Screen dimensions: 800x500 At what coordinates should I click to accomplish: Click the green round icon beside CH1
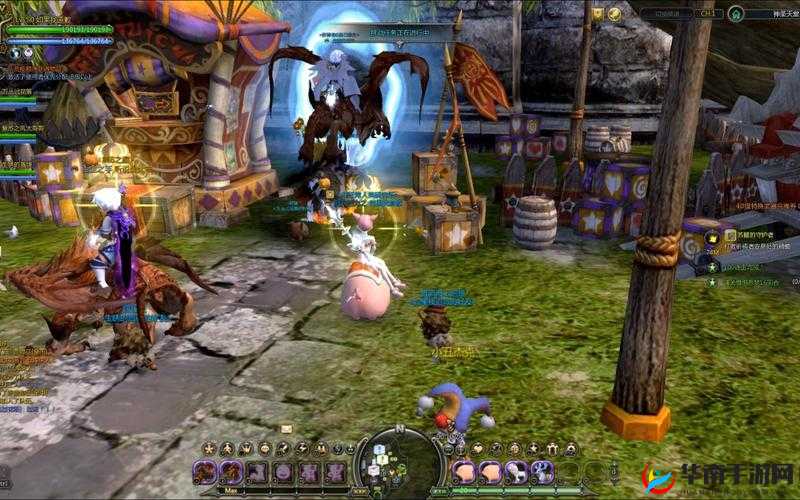point(736,14)
